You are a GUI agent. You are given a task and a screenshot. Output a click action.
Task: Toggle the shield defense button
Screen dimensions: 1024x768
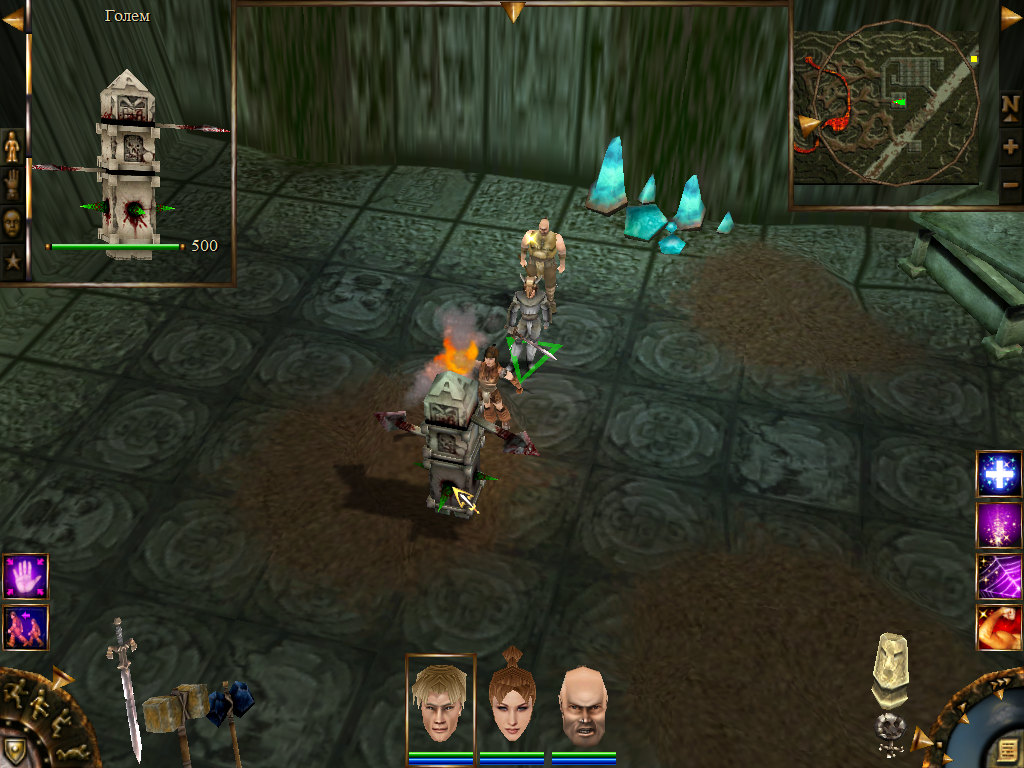[14, 750]
